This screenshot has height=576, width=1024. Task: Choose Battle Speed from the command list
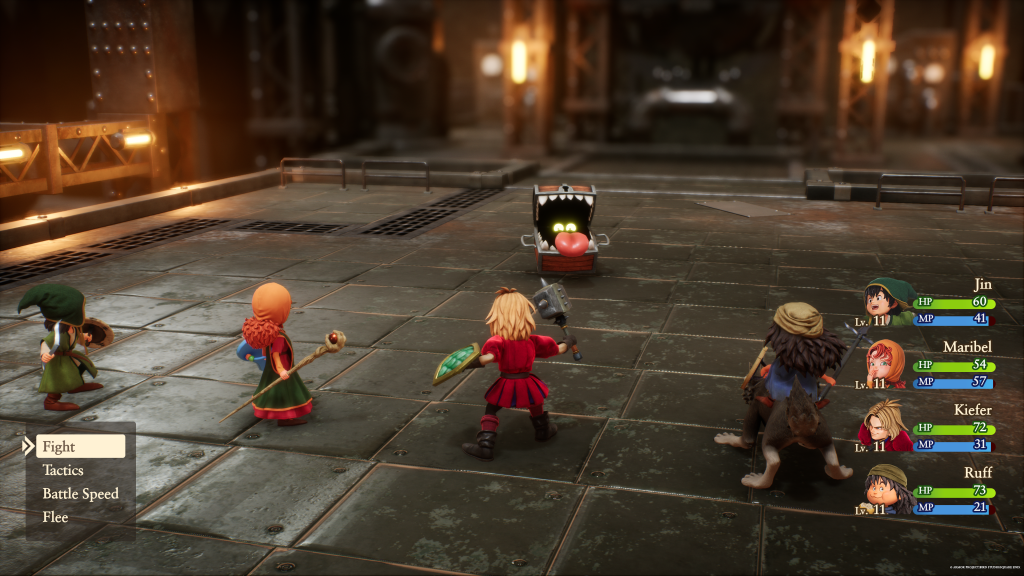pyautogui.click(x=80, y=494)
